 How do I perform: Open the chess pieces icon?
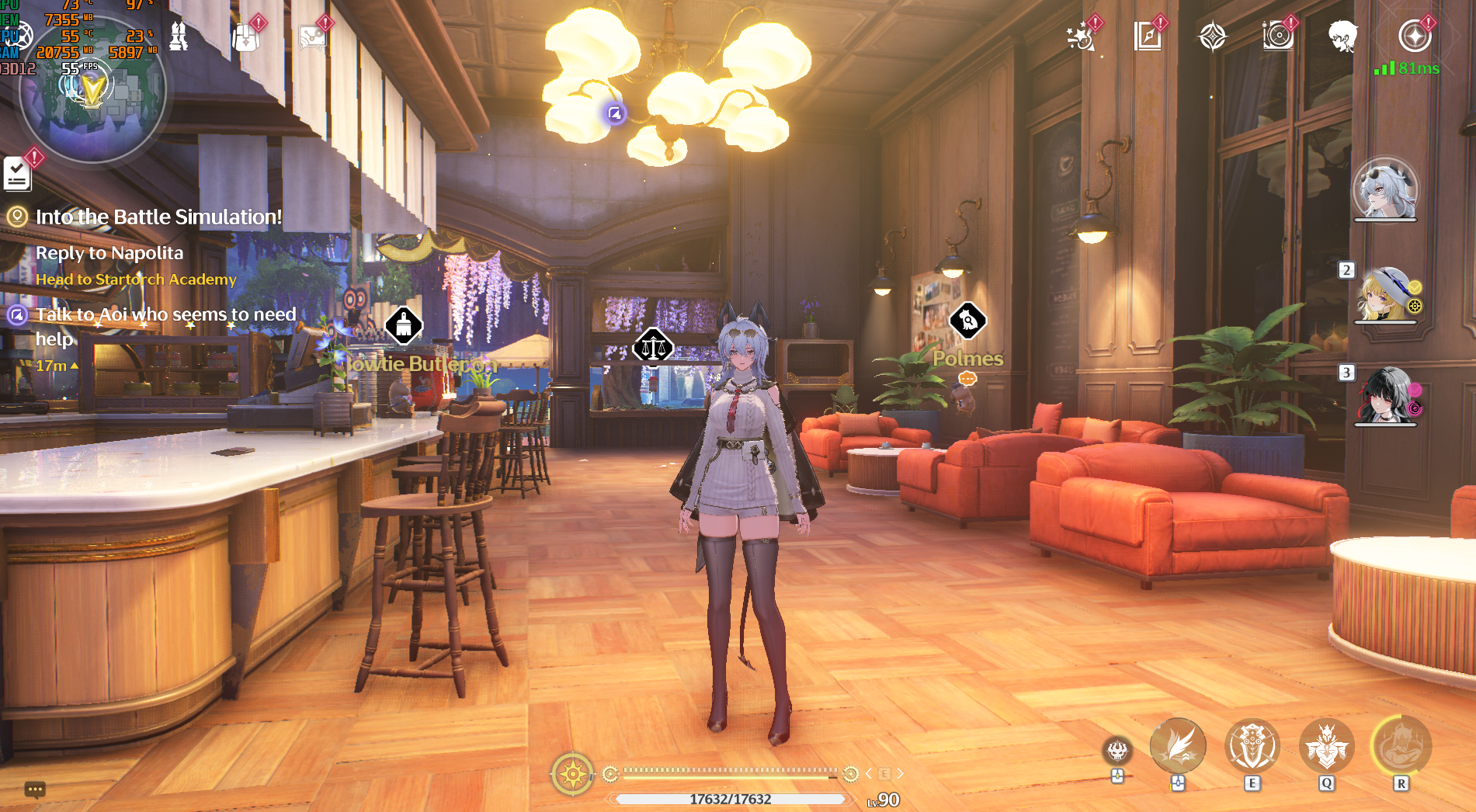(179, 36)
